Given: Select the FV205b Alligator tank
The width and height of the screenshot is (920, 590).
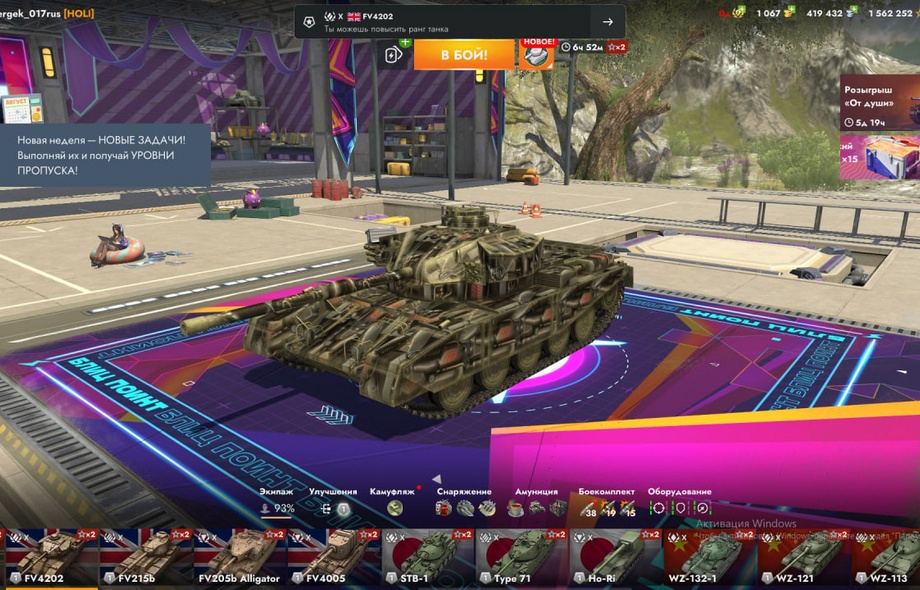Looking at the screenshot, I should [x=238, y=557].
